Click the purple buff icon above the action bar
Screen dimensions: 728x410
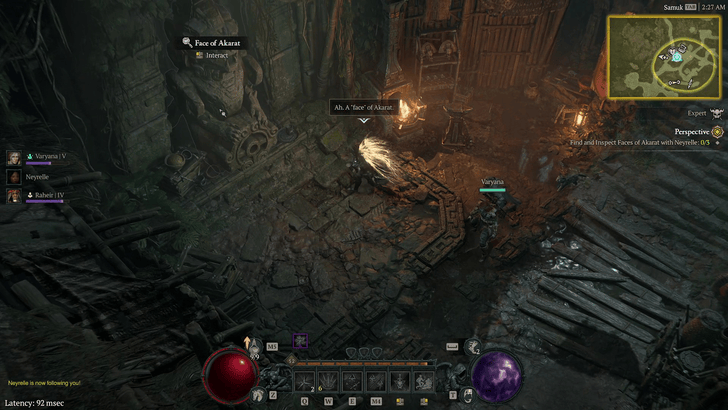(300, 342)
